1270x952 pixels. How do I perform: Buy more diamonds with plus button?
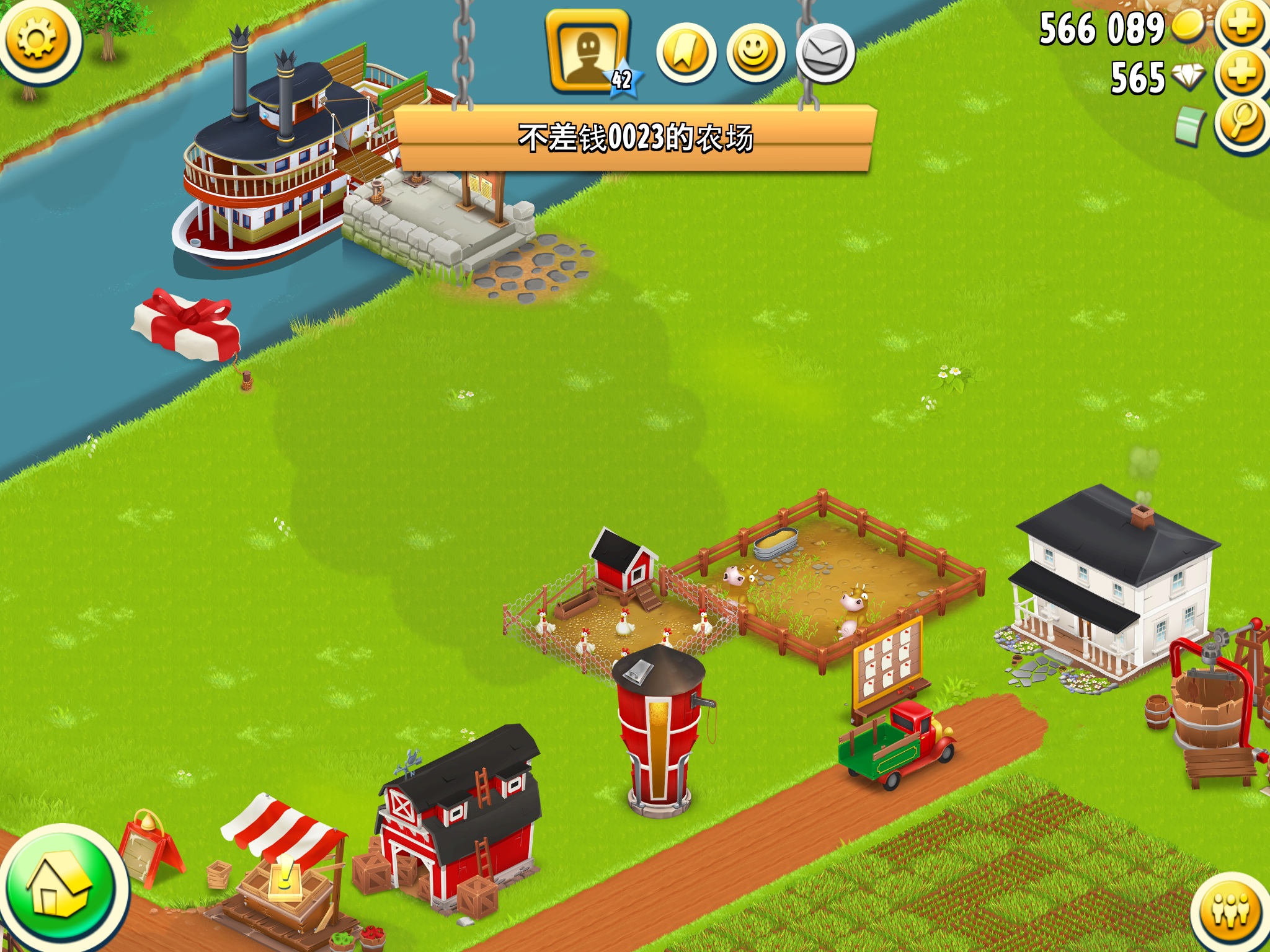1242,74
